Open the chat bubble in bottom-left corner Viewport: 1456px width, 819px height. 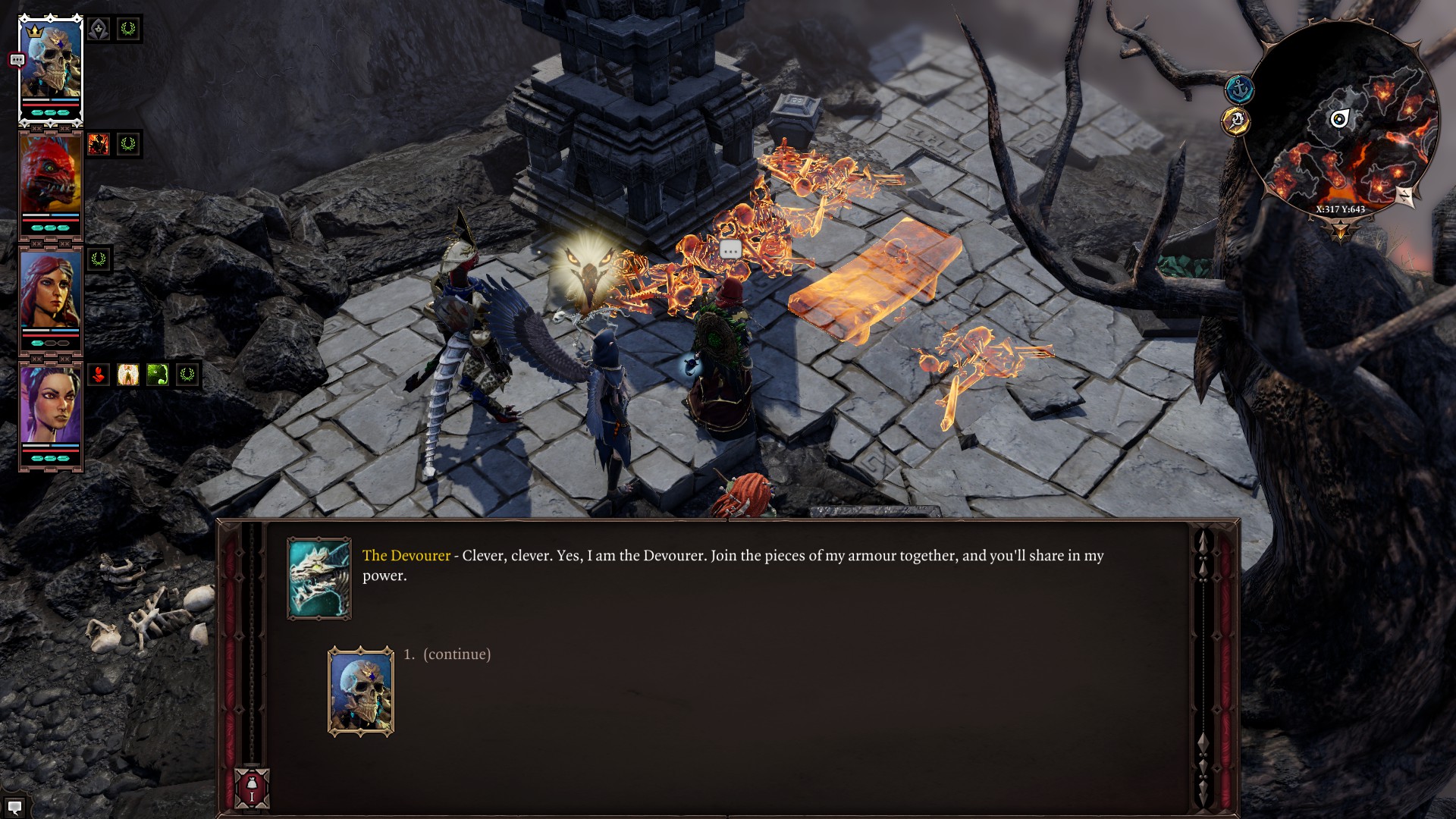pyautogui.click(x=14, y=807)
